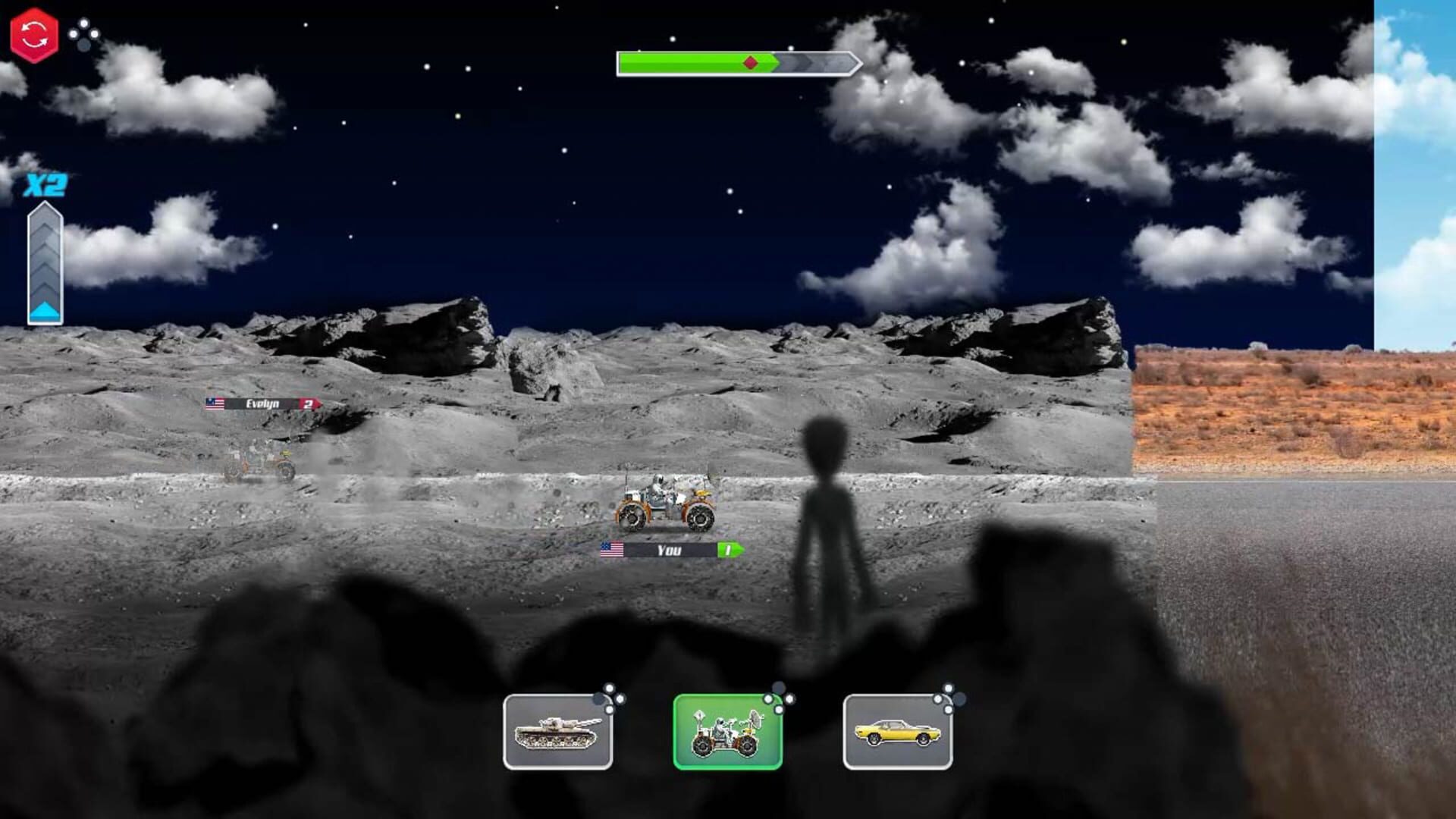Click the American flag on Evelyn's banner
Viewport: 1456px width, 819px height.
click(215, 405)
